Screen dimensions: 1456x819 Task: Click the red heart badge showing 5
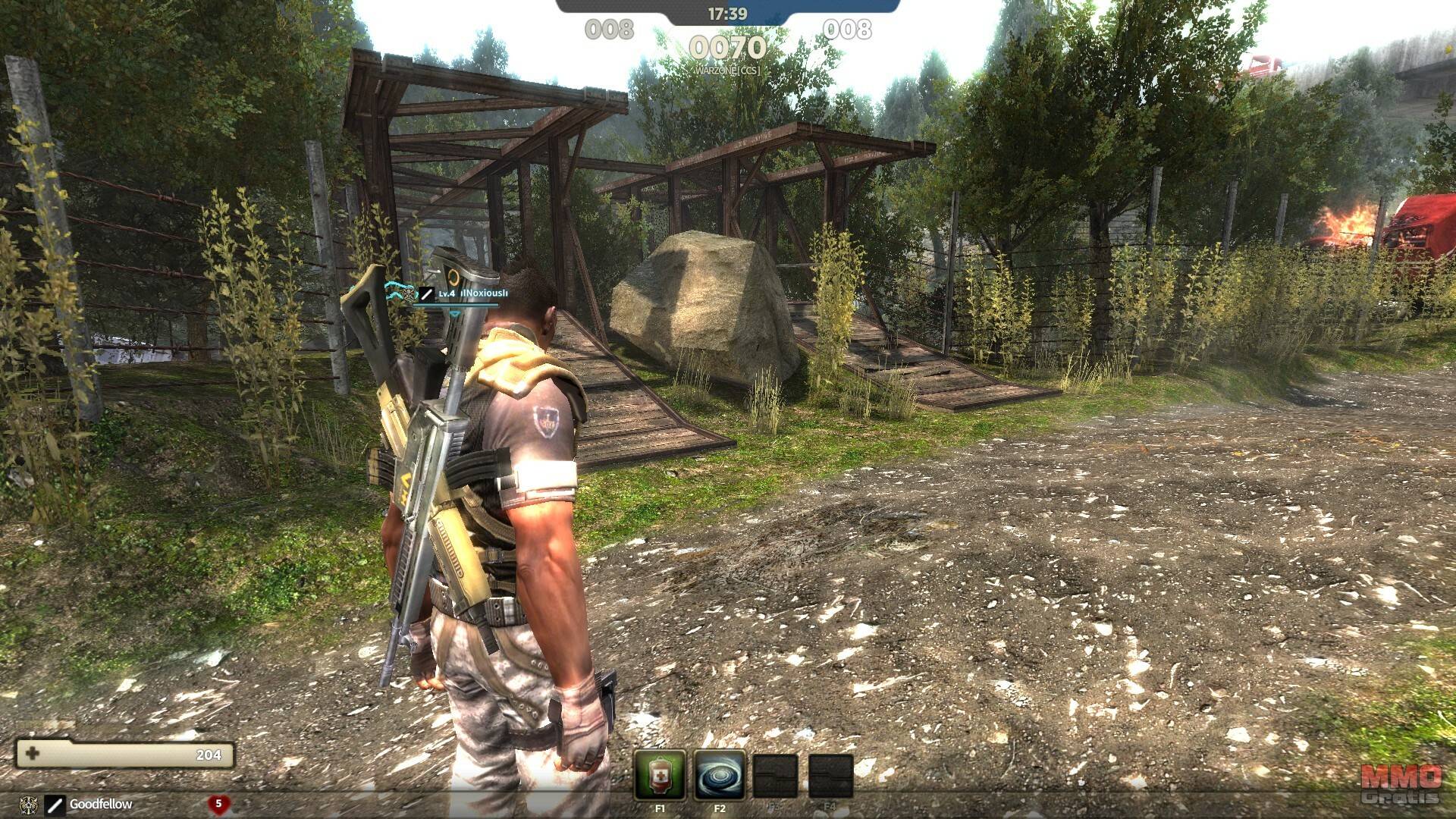point(218,803)
